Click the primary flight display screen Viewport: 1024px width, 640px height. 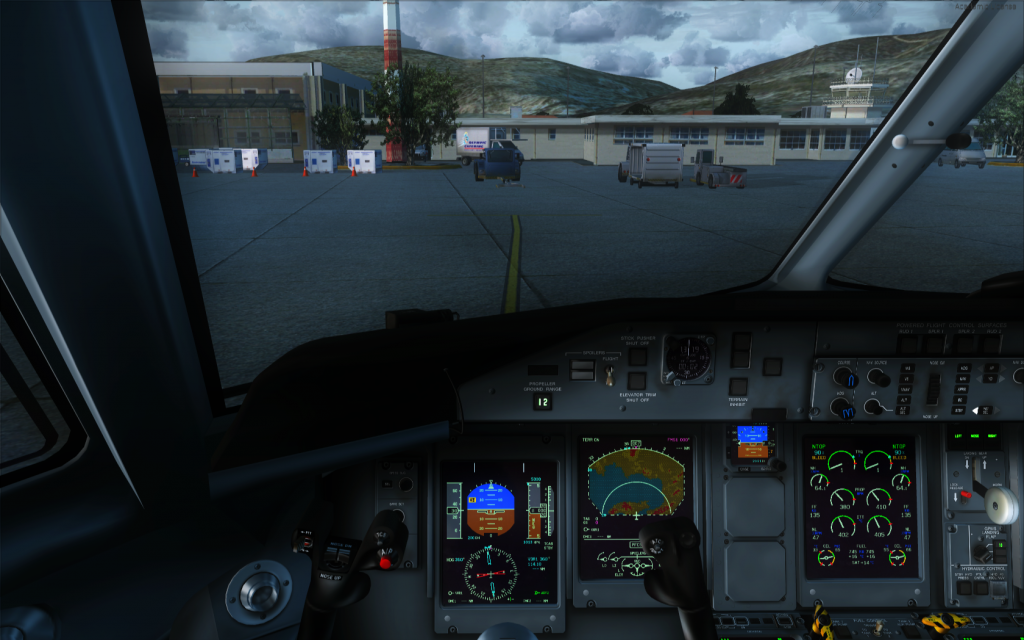(x=498, y=504)
